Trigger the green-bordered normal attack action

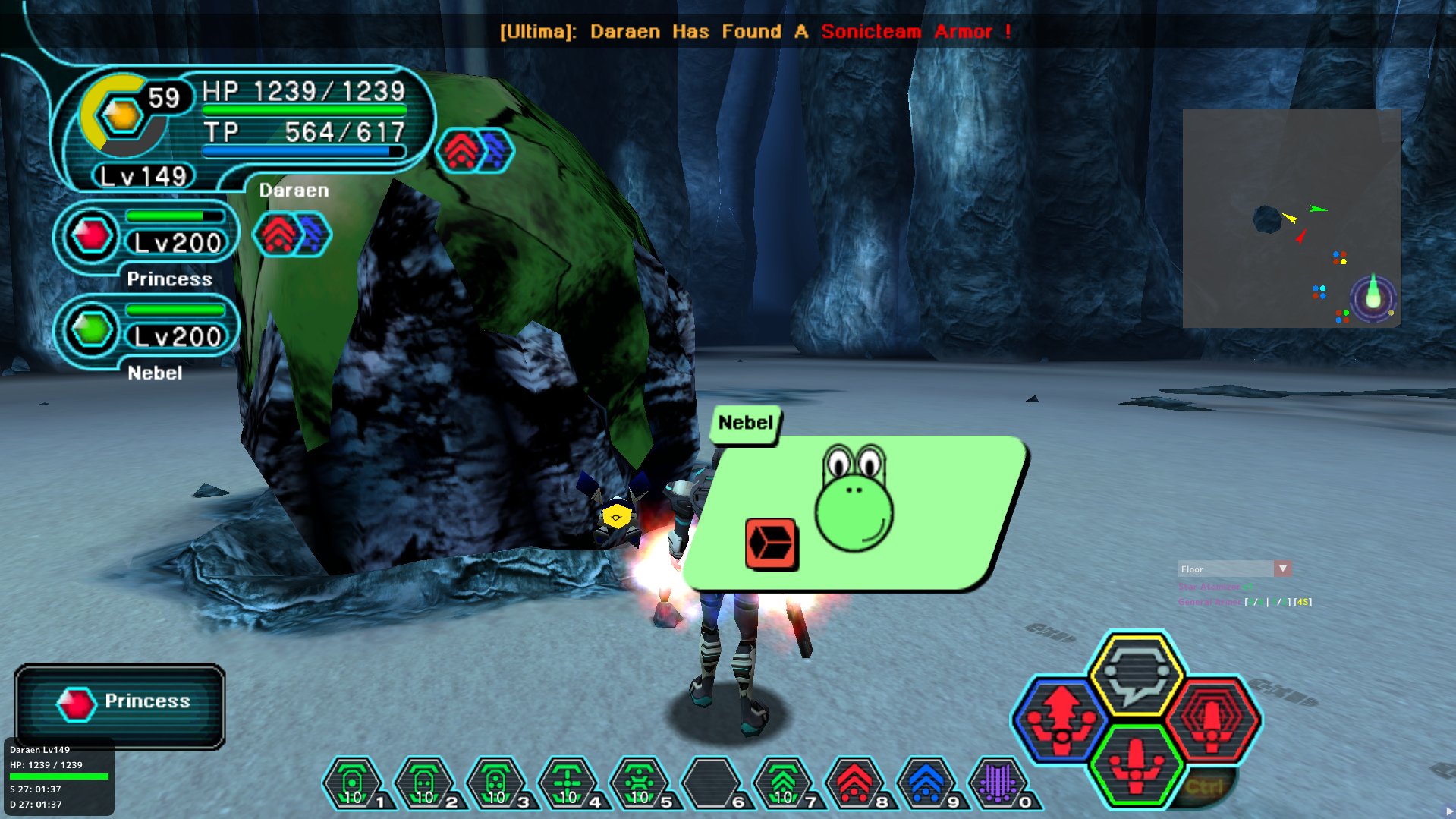point(1136,765)
